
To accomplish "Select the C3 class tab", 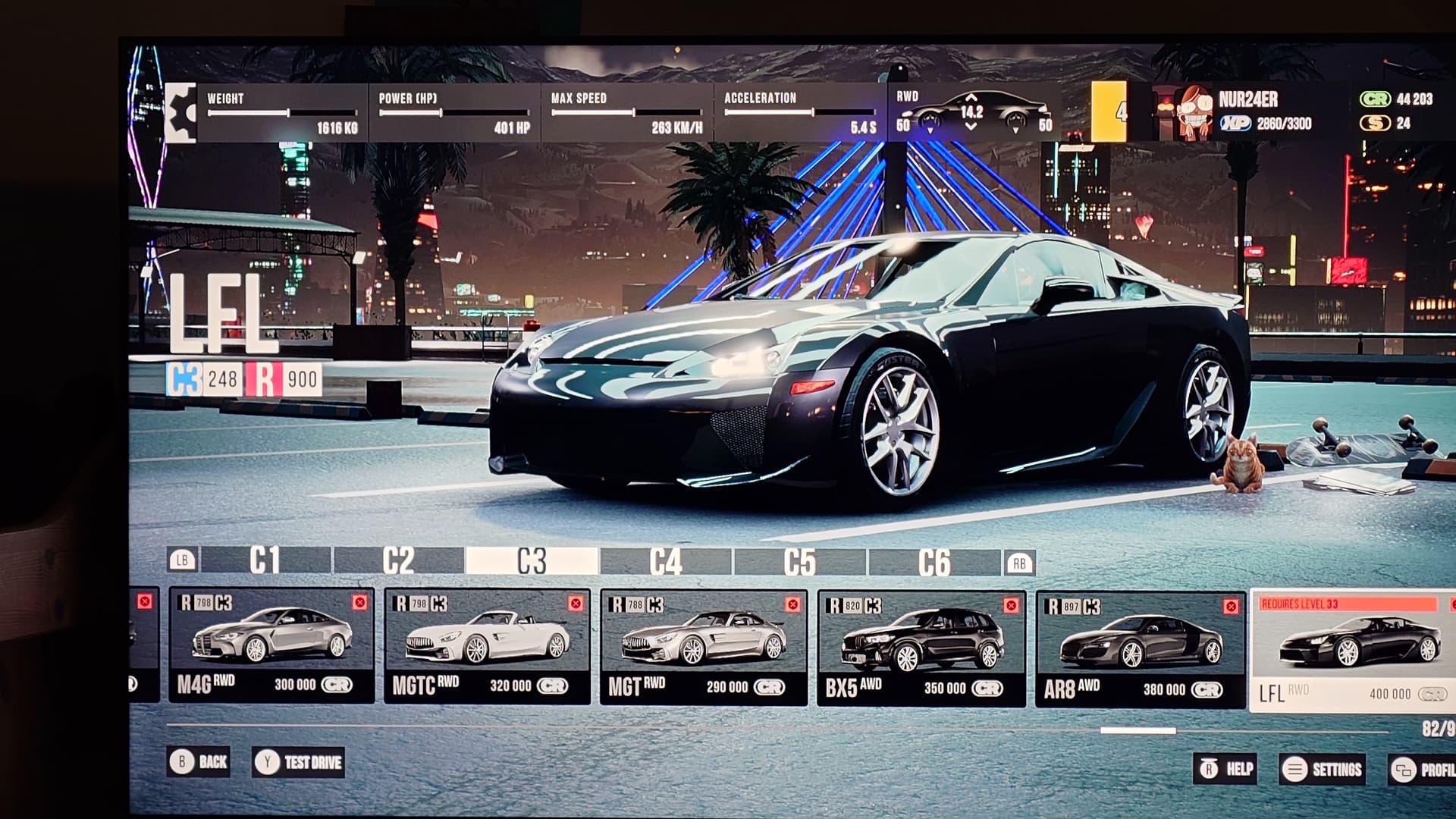I will coord(532,561).
